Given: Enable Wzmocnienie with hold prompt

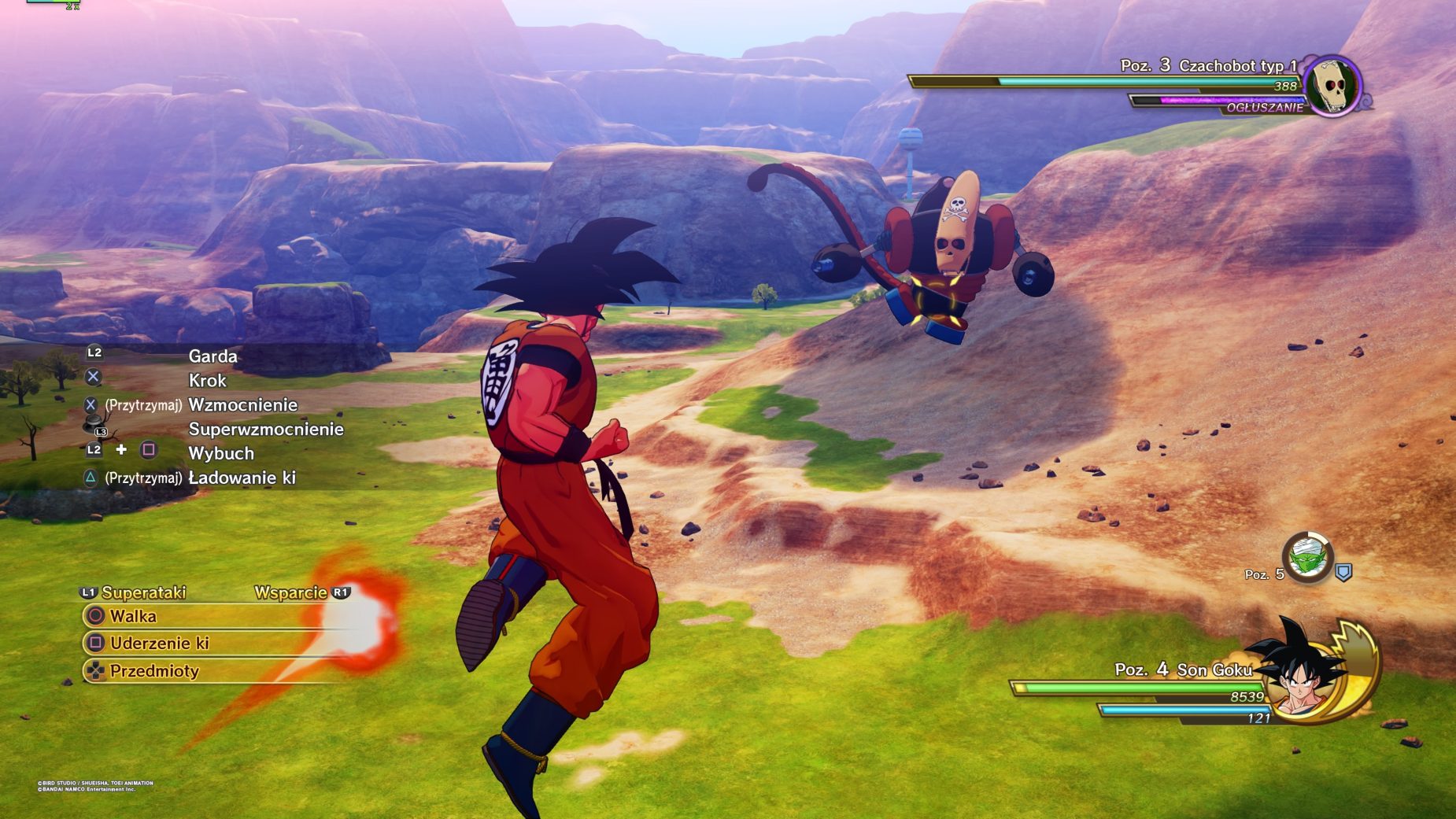Looking at the screenshot, I should tap(242, 405).
